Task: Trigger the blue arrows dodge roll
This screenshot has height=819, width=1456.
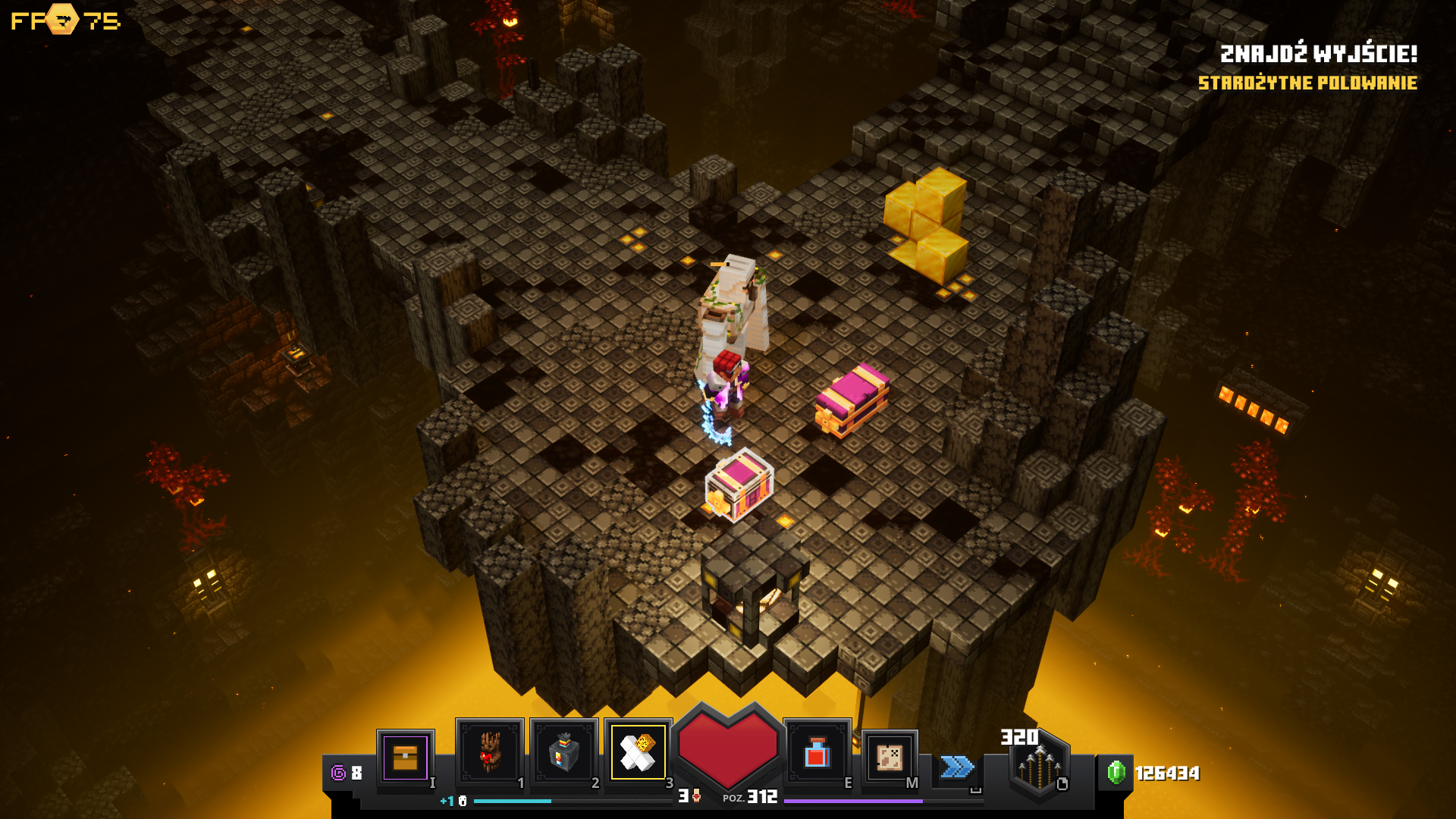Action: 957,767
